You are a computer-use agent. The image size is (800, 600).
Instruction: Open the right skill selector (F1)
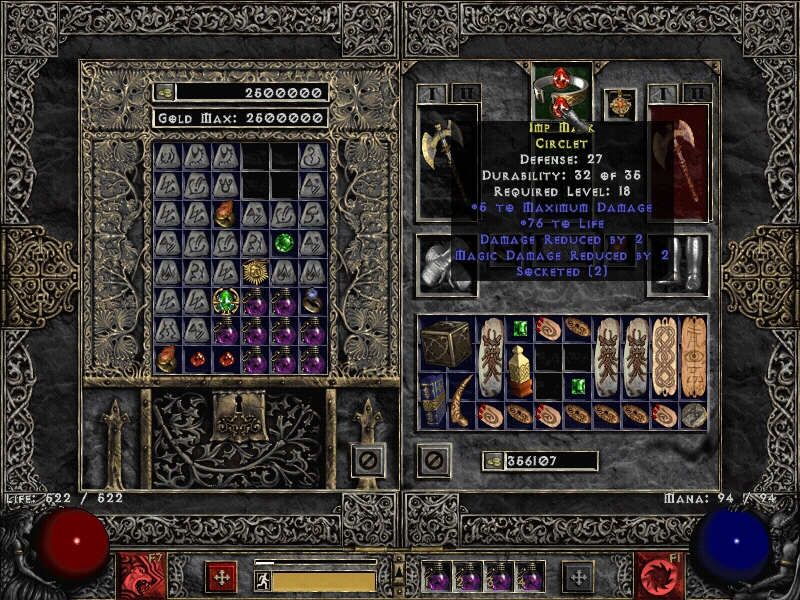coord(659,576)
